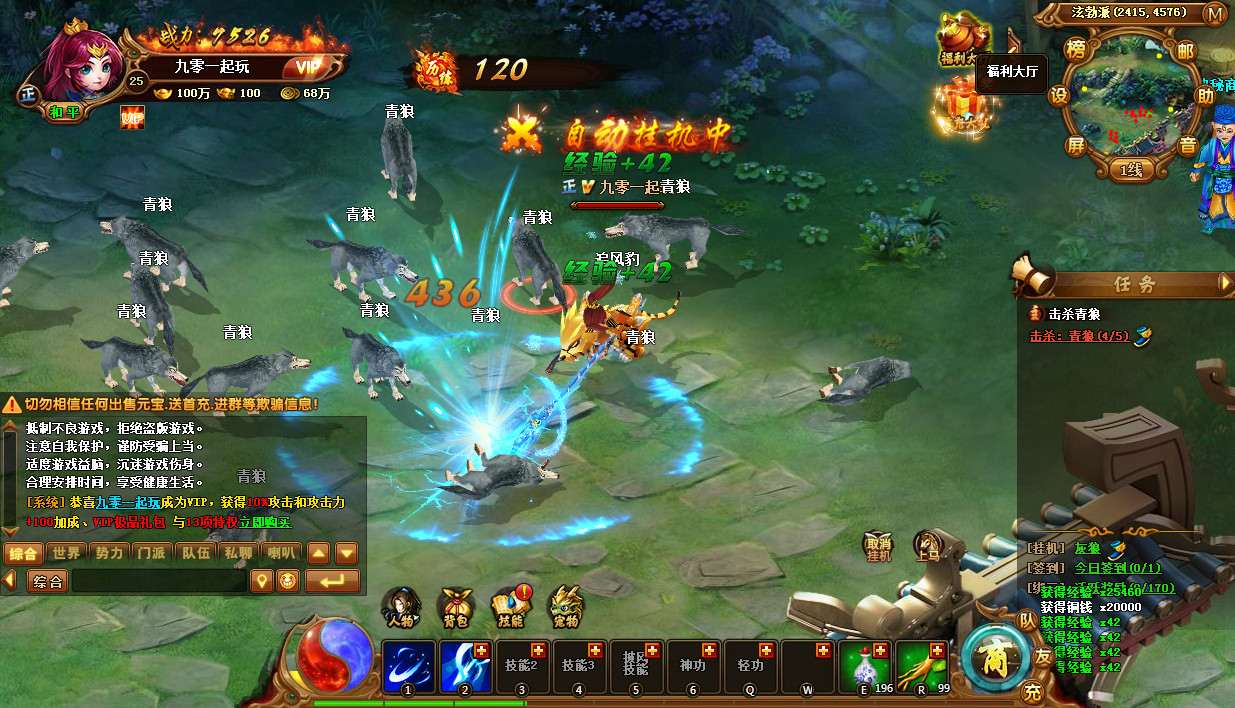1235x708 pixels.
Task: Switch chat to the 世界 tab
Action: (67, 553)
